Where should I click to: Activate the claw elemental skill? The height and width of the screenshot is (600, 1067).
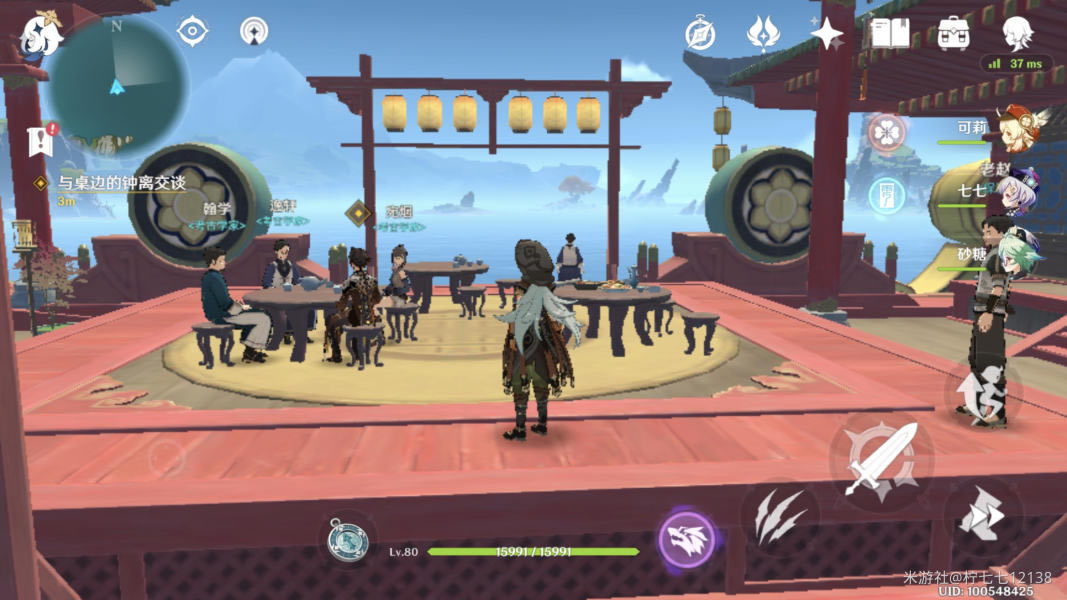coord(780,517)
